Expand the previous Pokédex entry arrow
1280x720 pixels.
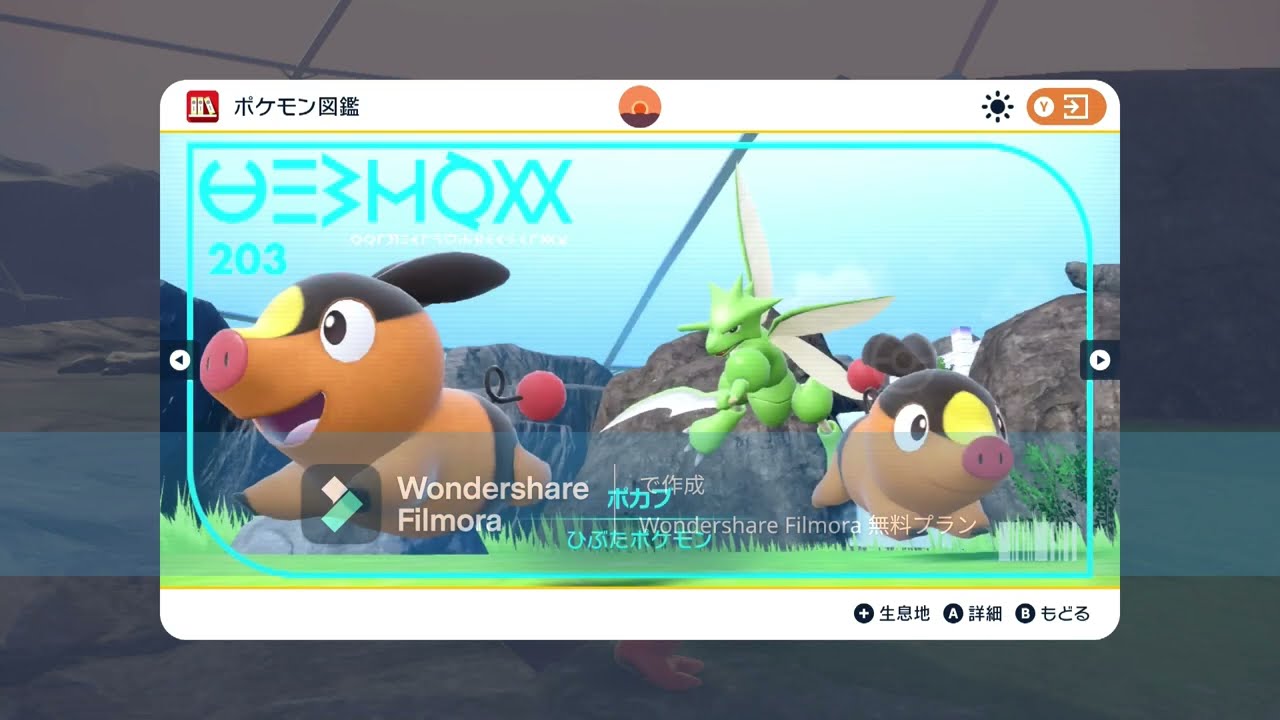tap(180, 360)
